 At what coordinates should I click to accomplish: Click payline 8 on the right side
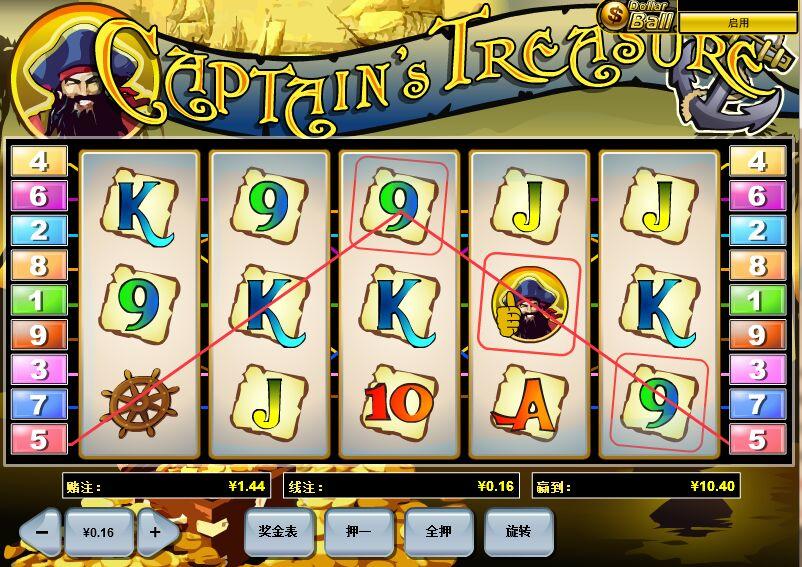(757, 266)
